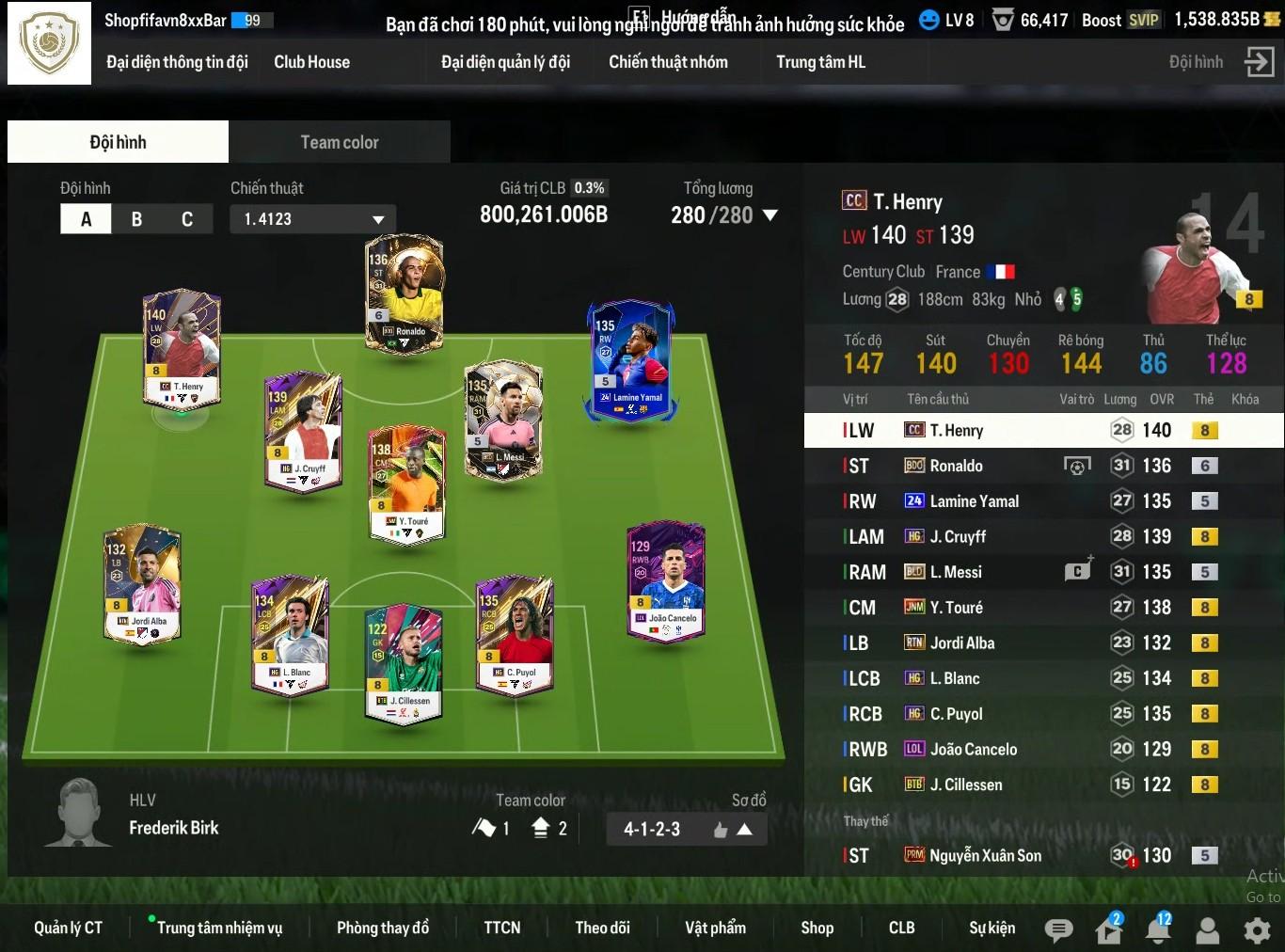This screenshot has width=1285, height=952.
Task: Select the João Cancelo RWB list row
Action: click(x=1035, y=749)
